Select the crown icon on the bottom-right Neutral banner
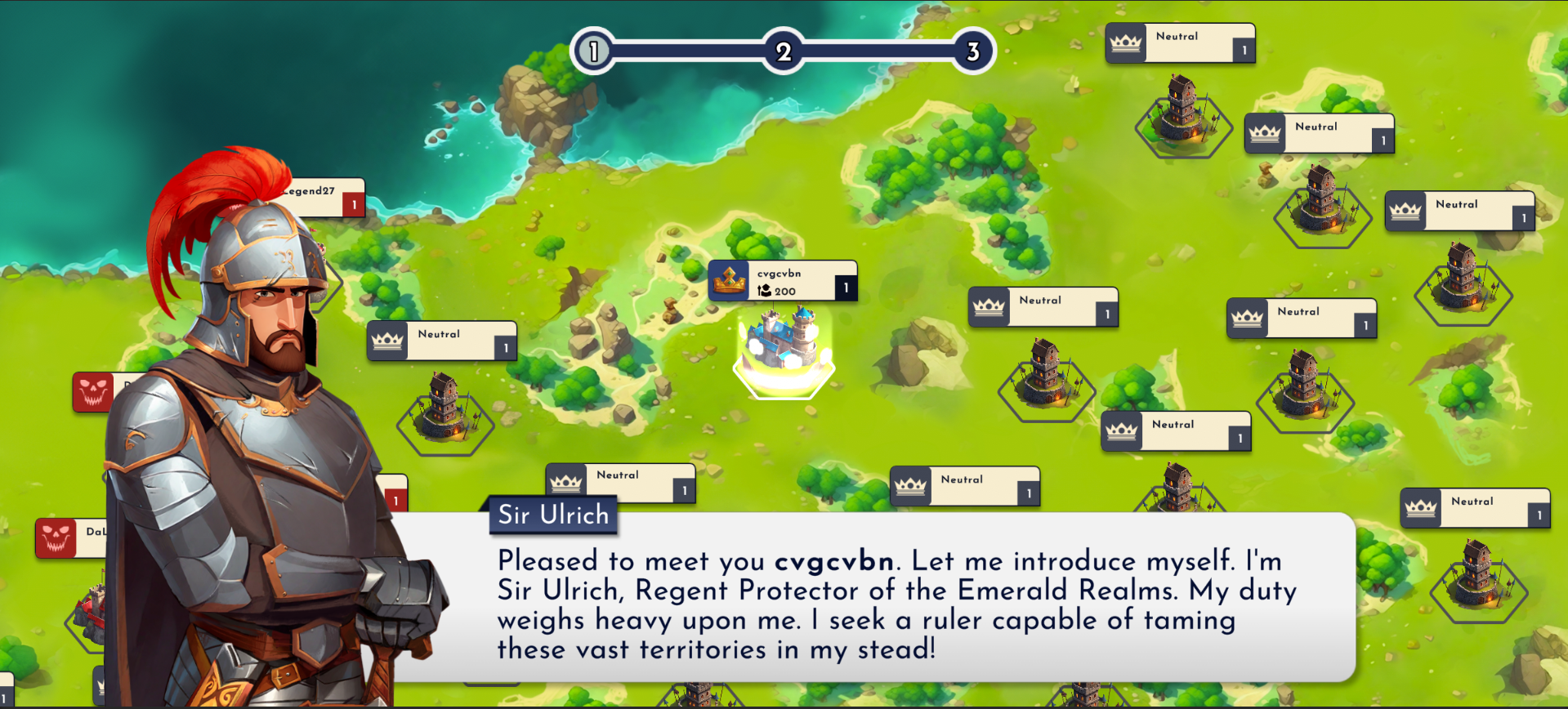 pyautogui.click(x=1420, y=507)
